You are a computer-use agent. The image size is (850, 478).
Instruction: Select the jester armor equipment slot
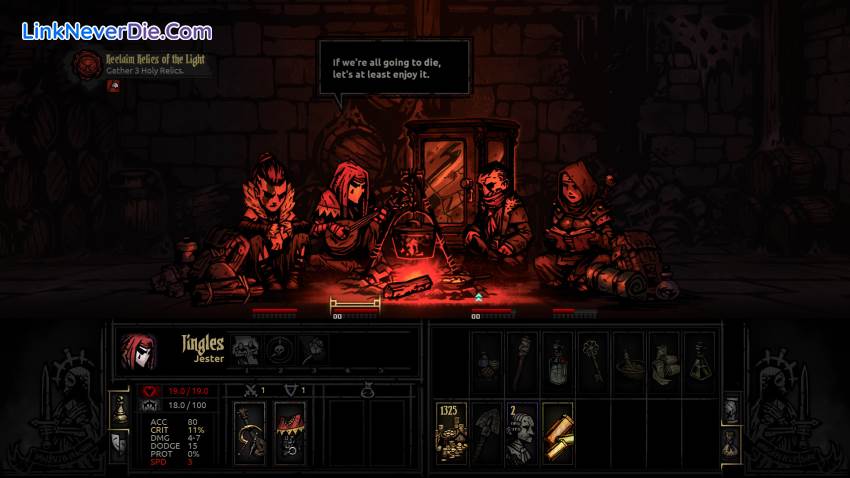pos(290,432)
